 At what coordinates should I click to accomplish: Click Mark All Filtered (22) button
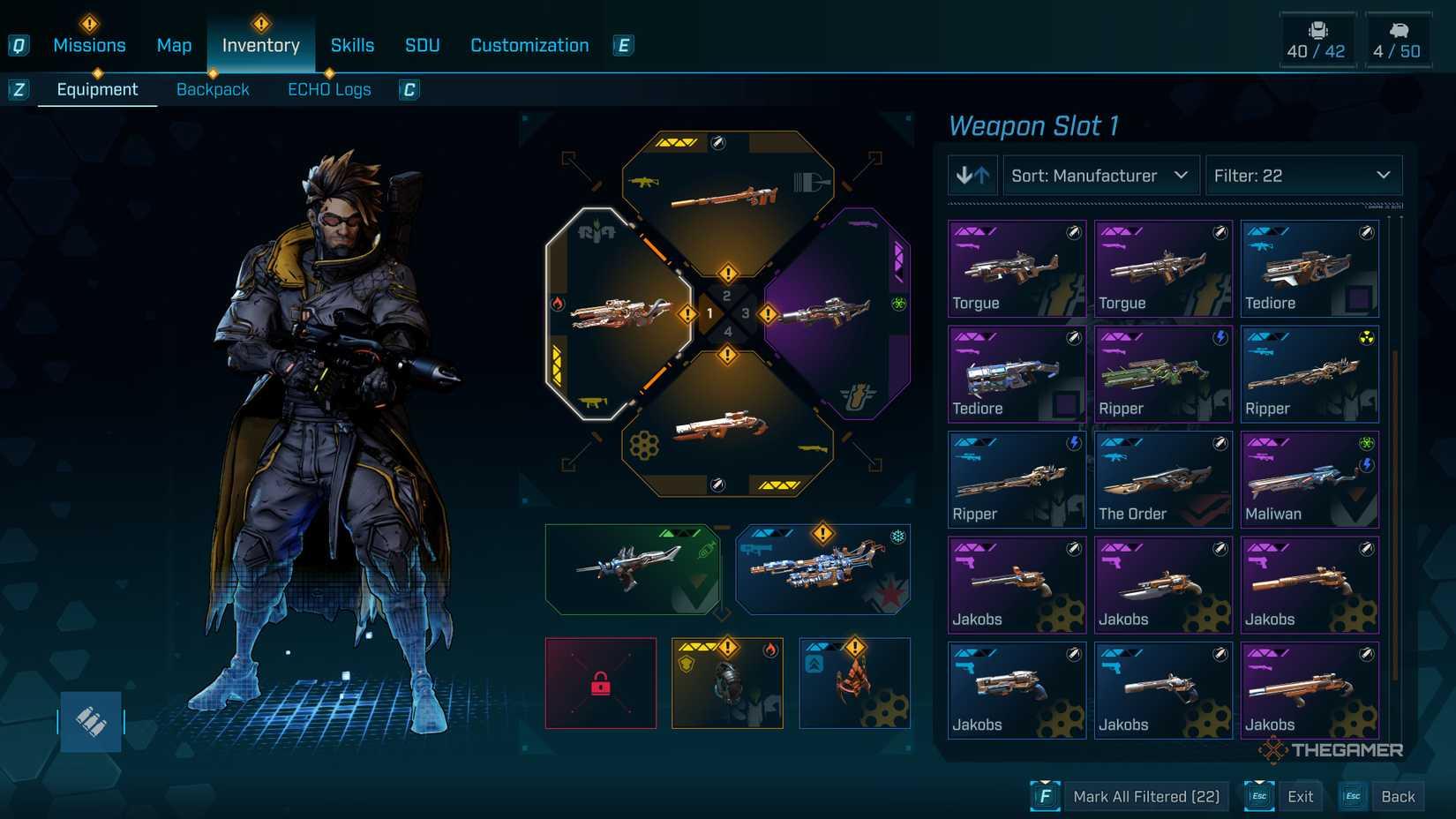1145,797
